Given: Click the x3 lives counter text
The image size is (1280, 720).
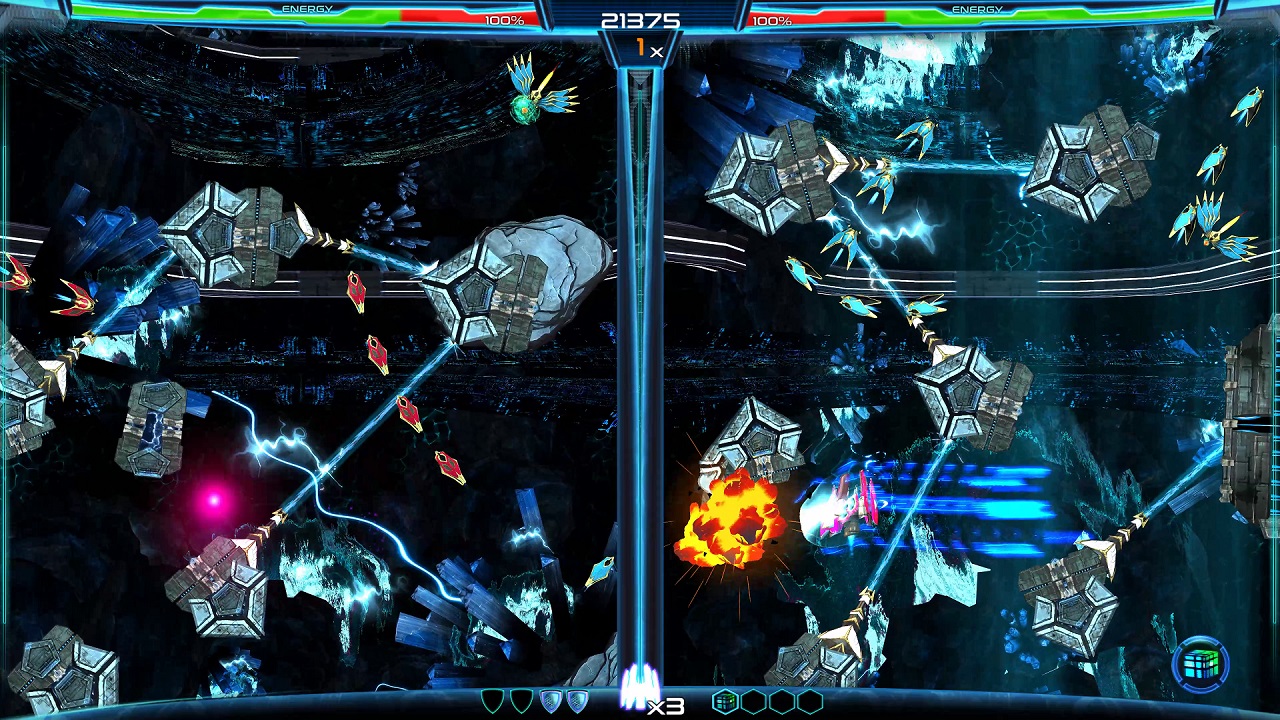Looking at the screenshot, I should 665,706.
